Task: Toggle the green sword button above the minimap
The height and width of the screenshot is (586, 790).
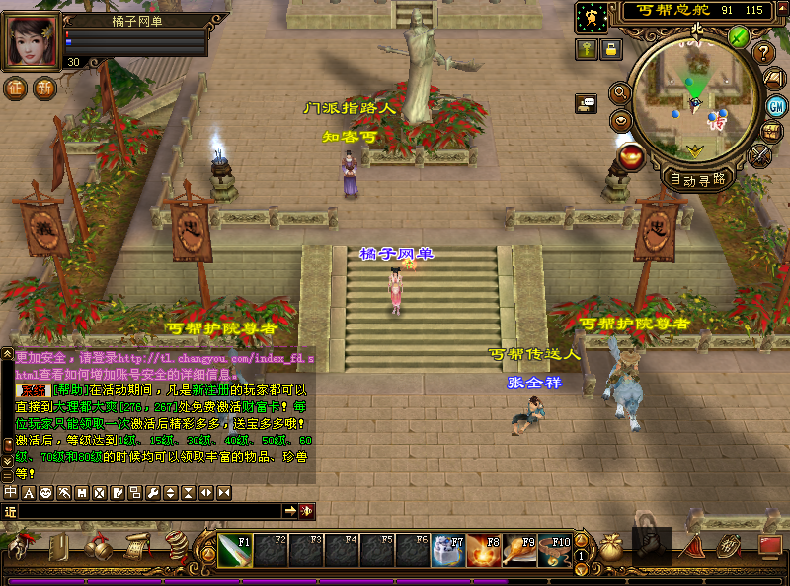Action: click(x=739, y=37)
